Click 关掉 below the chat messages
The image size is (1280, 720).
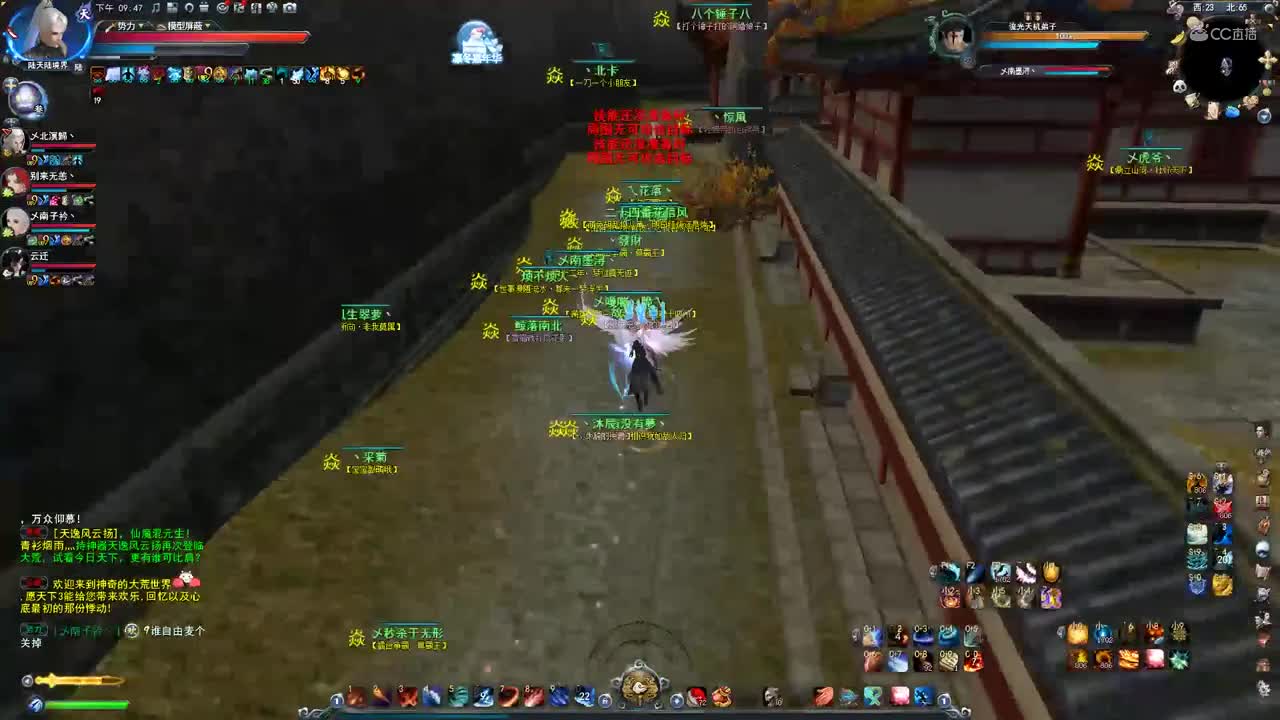[x=31, y=641]
